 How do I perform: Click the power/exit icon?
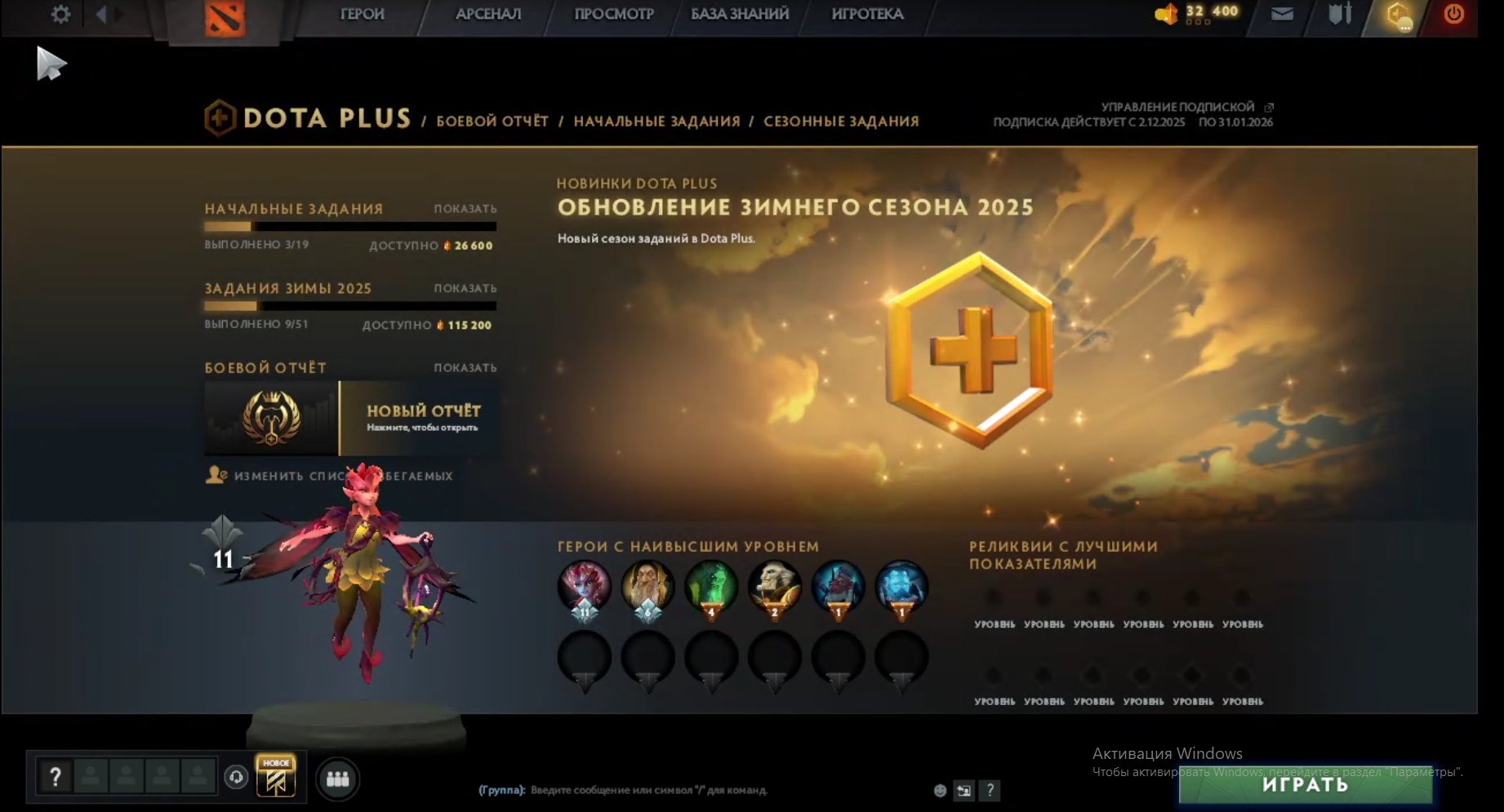pyautogui.click(x=1454, y=14)
